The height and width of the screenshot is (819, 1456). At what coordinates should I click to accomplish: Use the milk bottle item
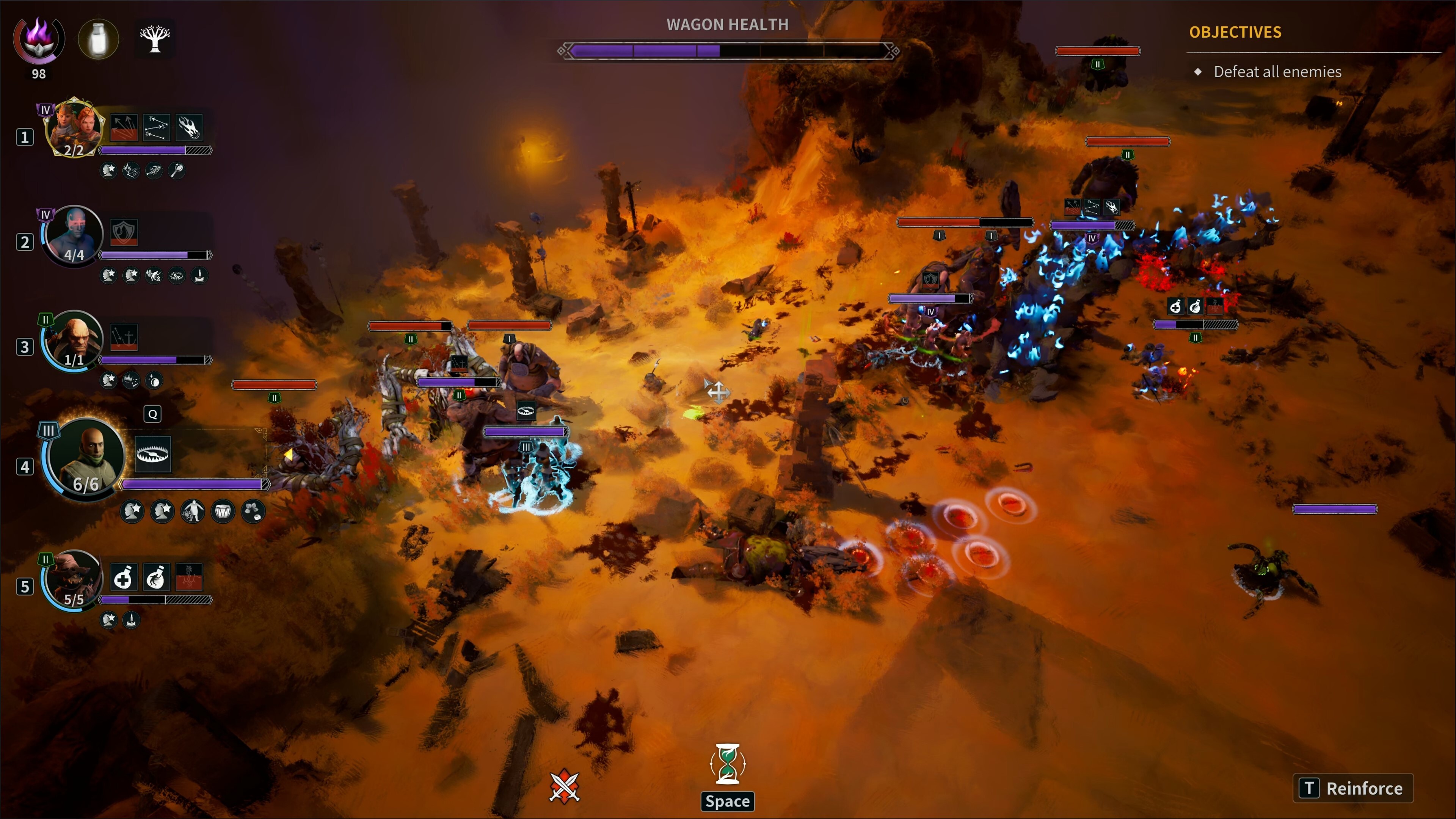click(x=98, y=39)
